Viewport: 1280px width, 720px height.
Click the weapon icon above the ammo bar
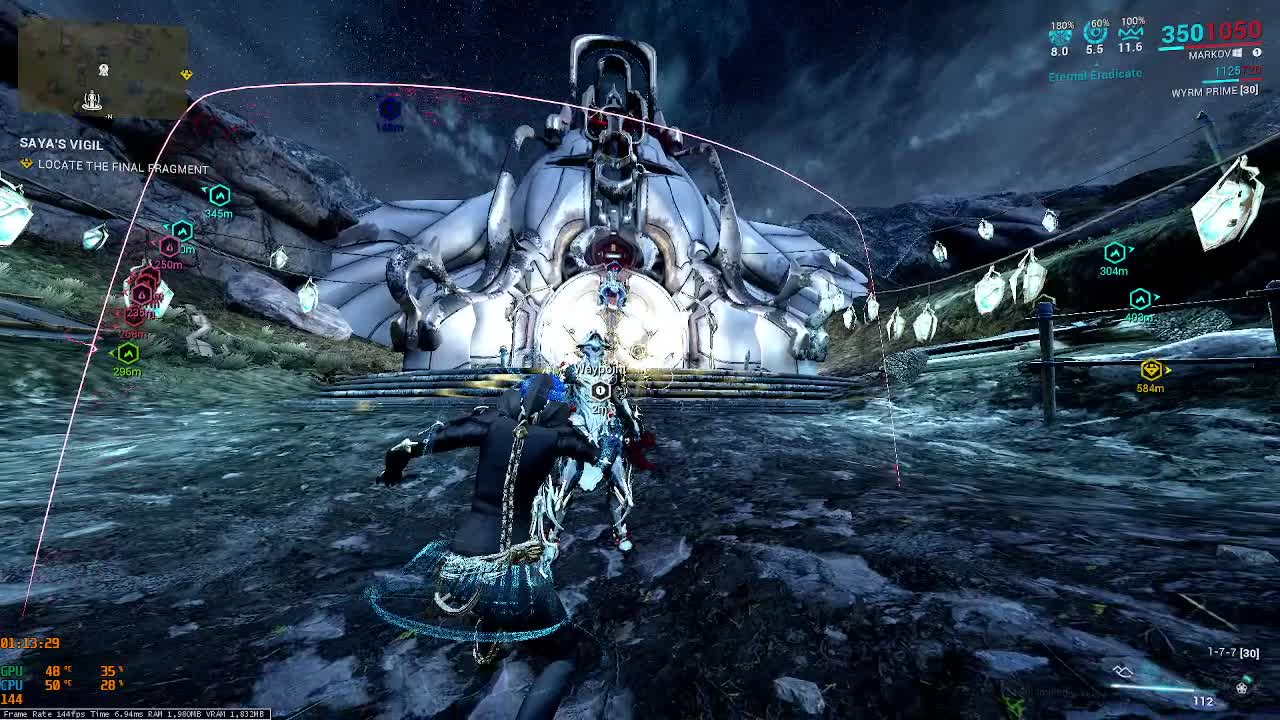(1124, 671)
